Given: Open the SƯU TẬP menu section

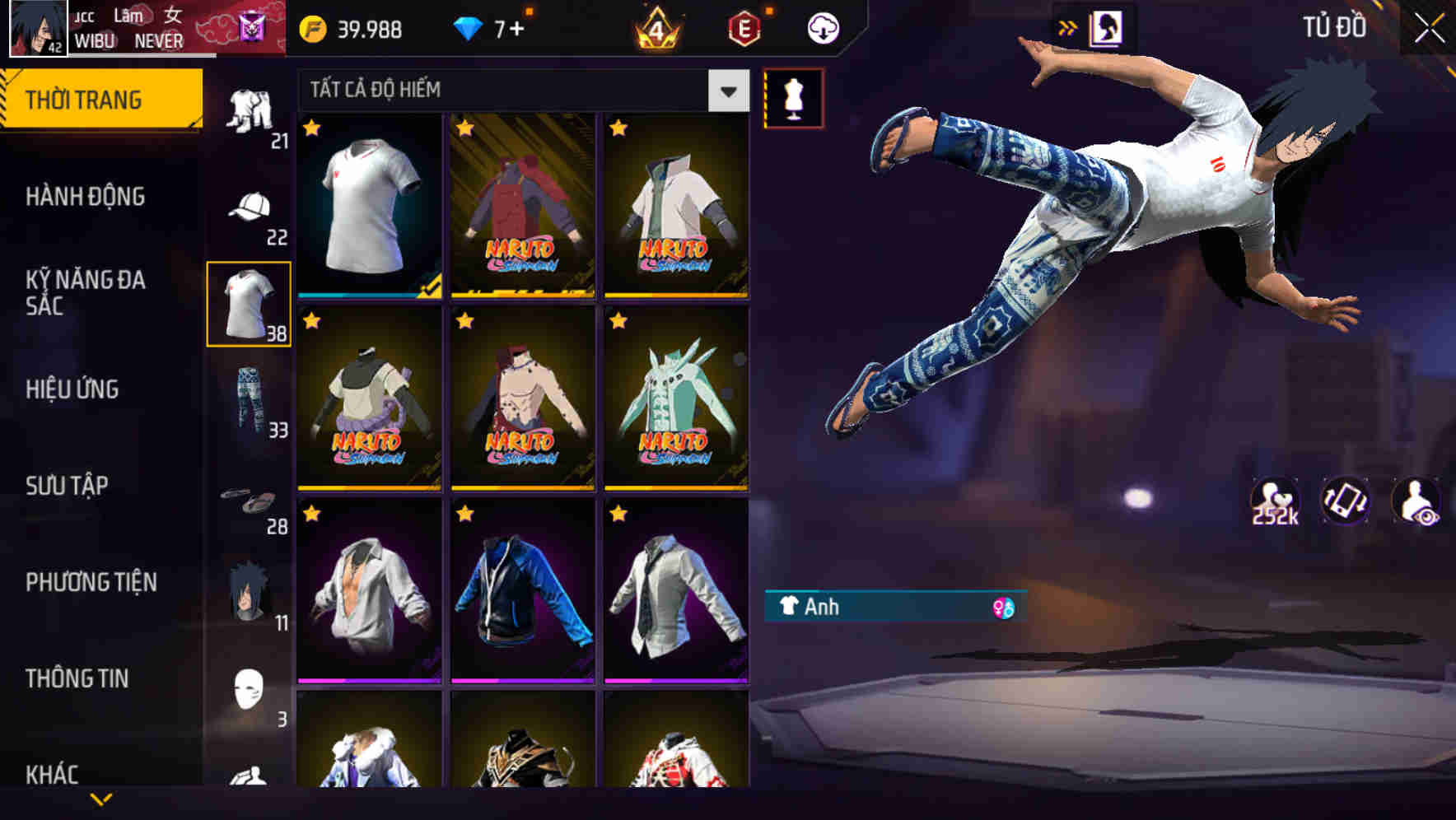Looking at the screenshot, I should pyautogui.click(x=66, y=486).
